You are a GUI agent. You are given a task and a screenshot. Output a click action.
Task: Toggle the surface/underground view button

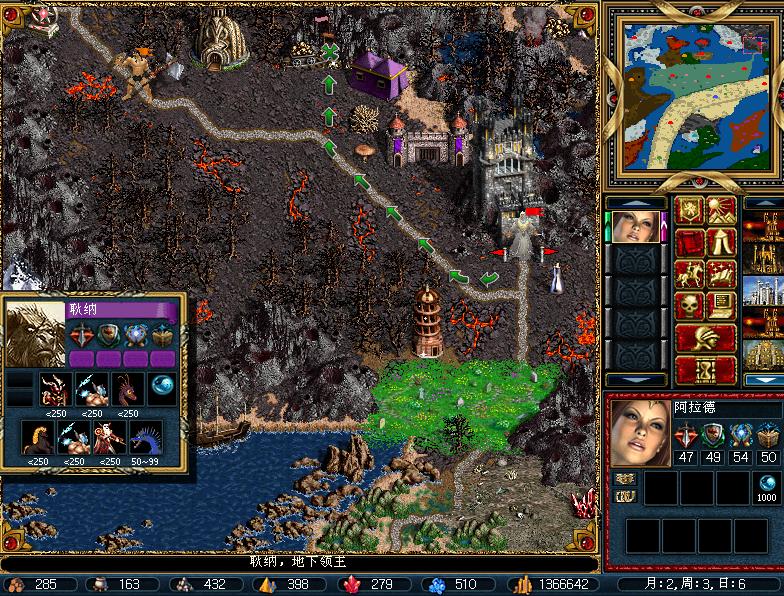point(722,211)
